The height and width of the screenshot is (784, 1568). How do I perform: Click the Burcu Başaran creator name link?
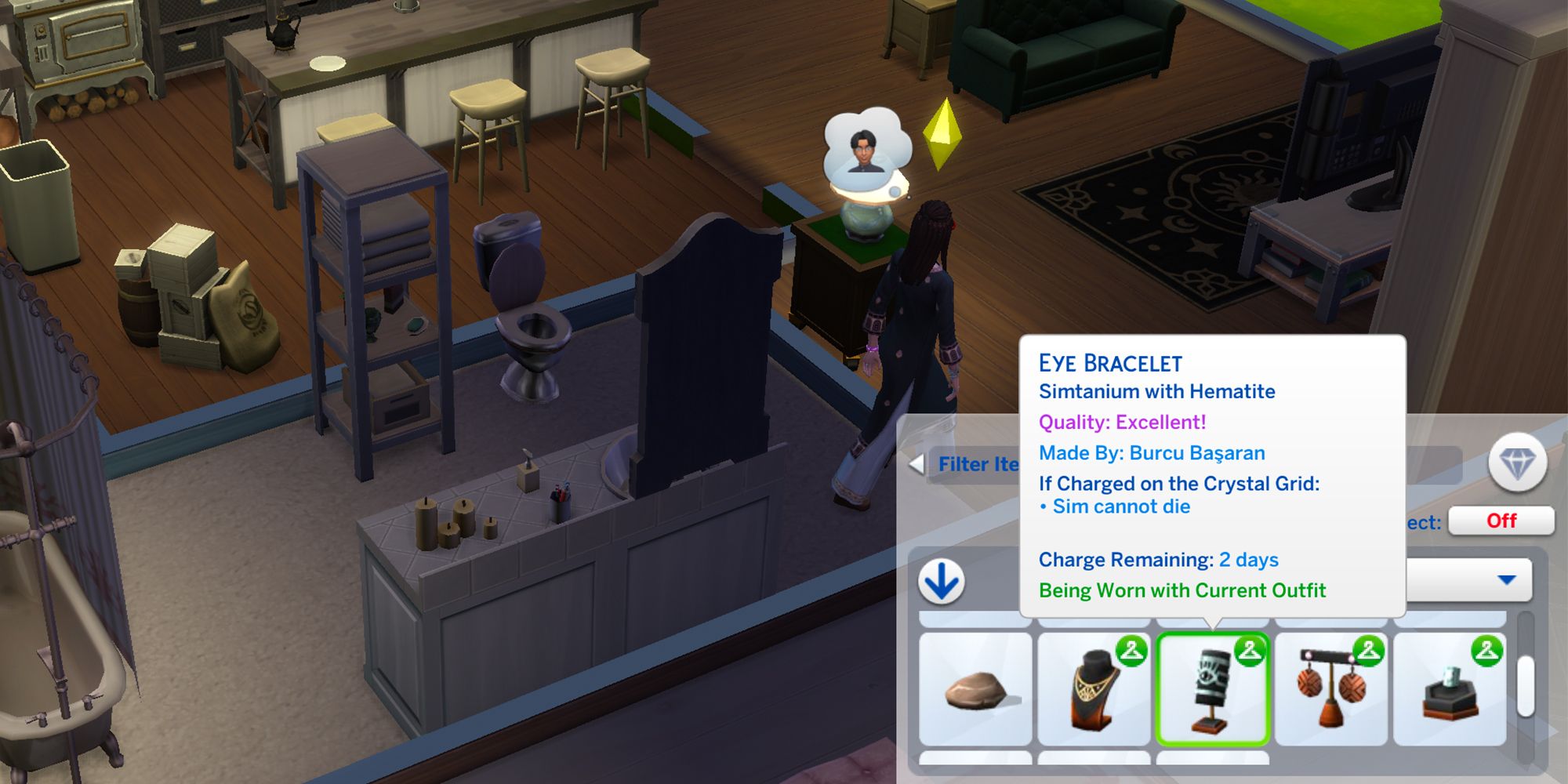(1198, 453)
